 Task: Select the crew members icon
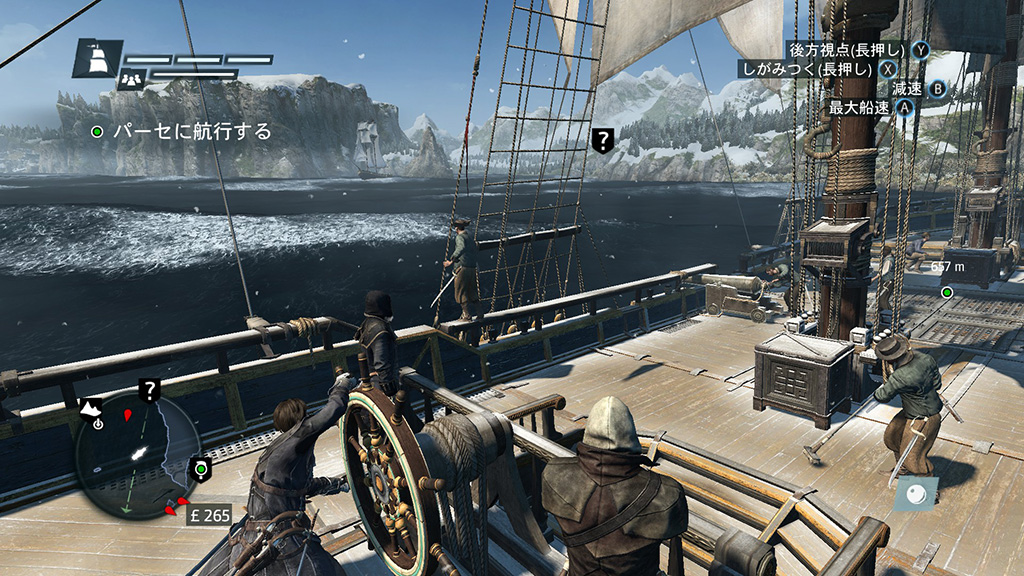130,80
